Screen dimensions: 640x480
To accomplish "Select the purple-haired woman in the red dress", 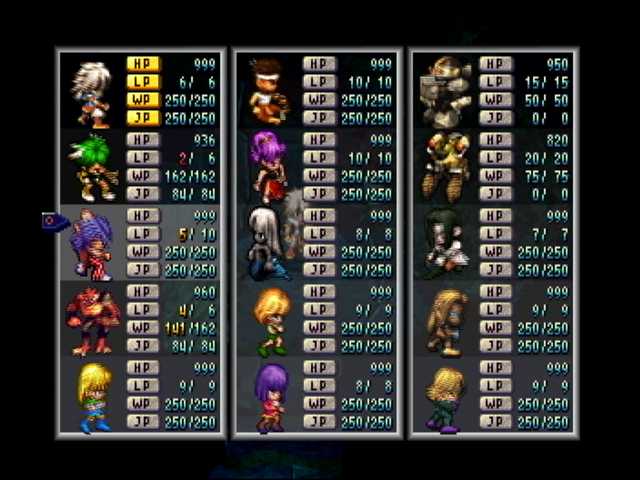I will (267, 167).
